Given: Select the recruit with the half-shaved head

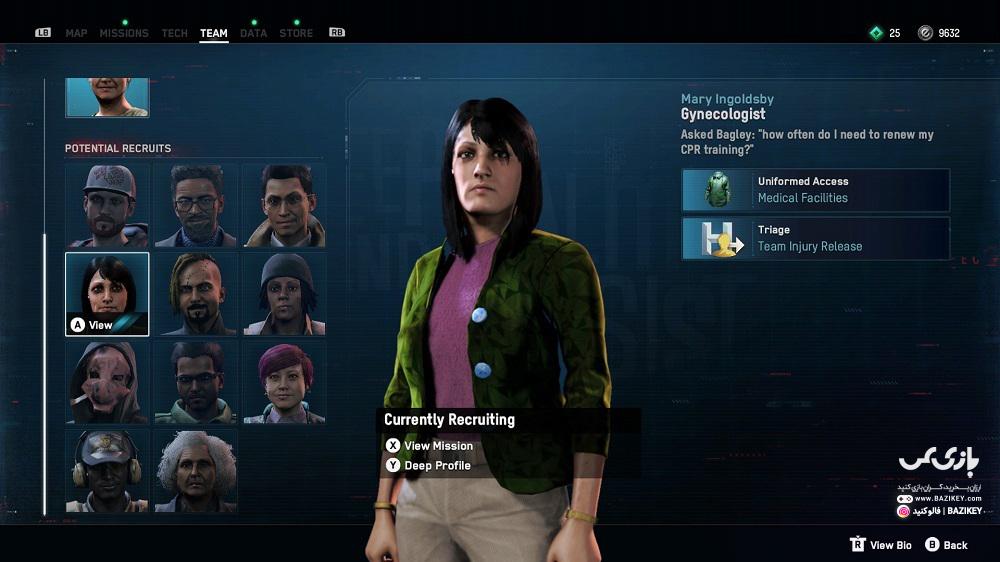Looking at the screenshot, I should pos(196,294).
